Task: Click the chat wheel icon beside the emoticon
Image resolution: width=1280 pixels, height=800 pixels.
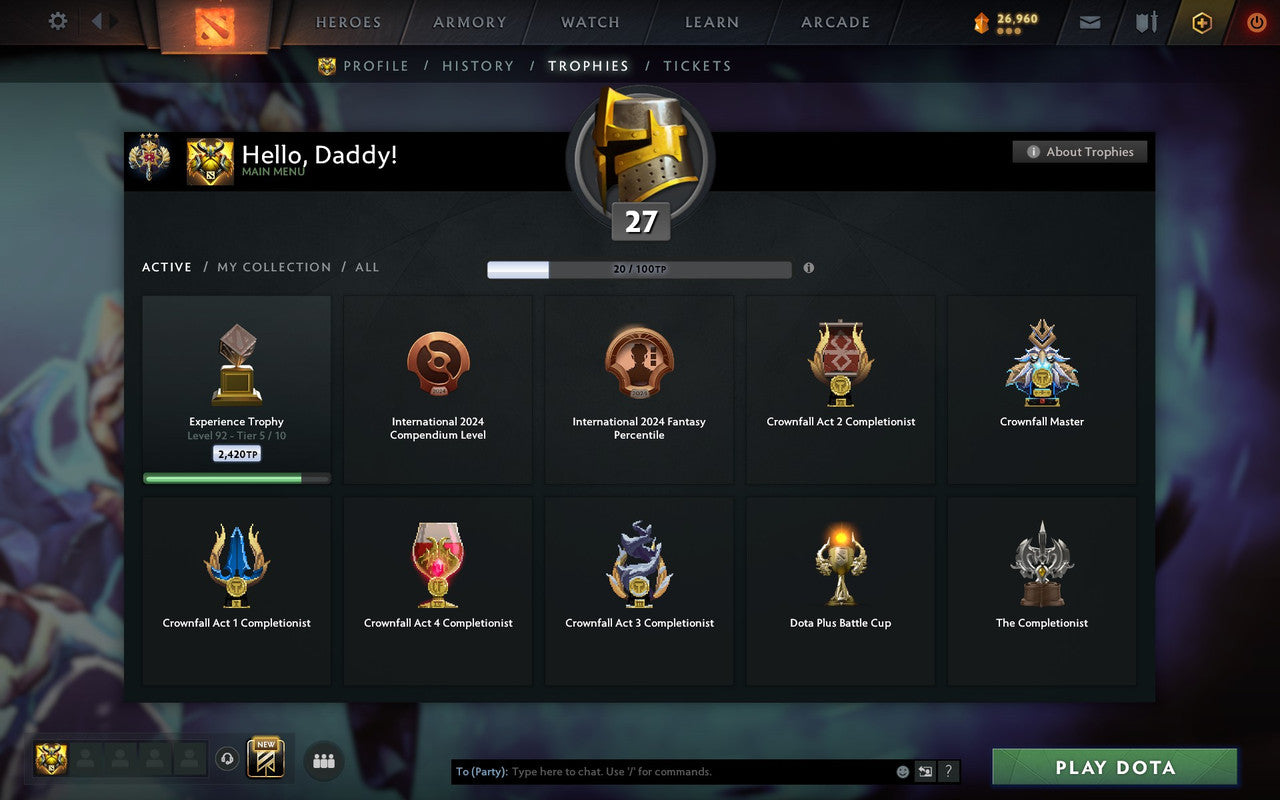Action: (925, 771)
